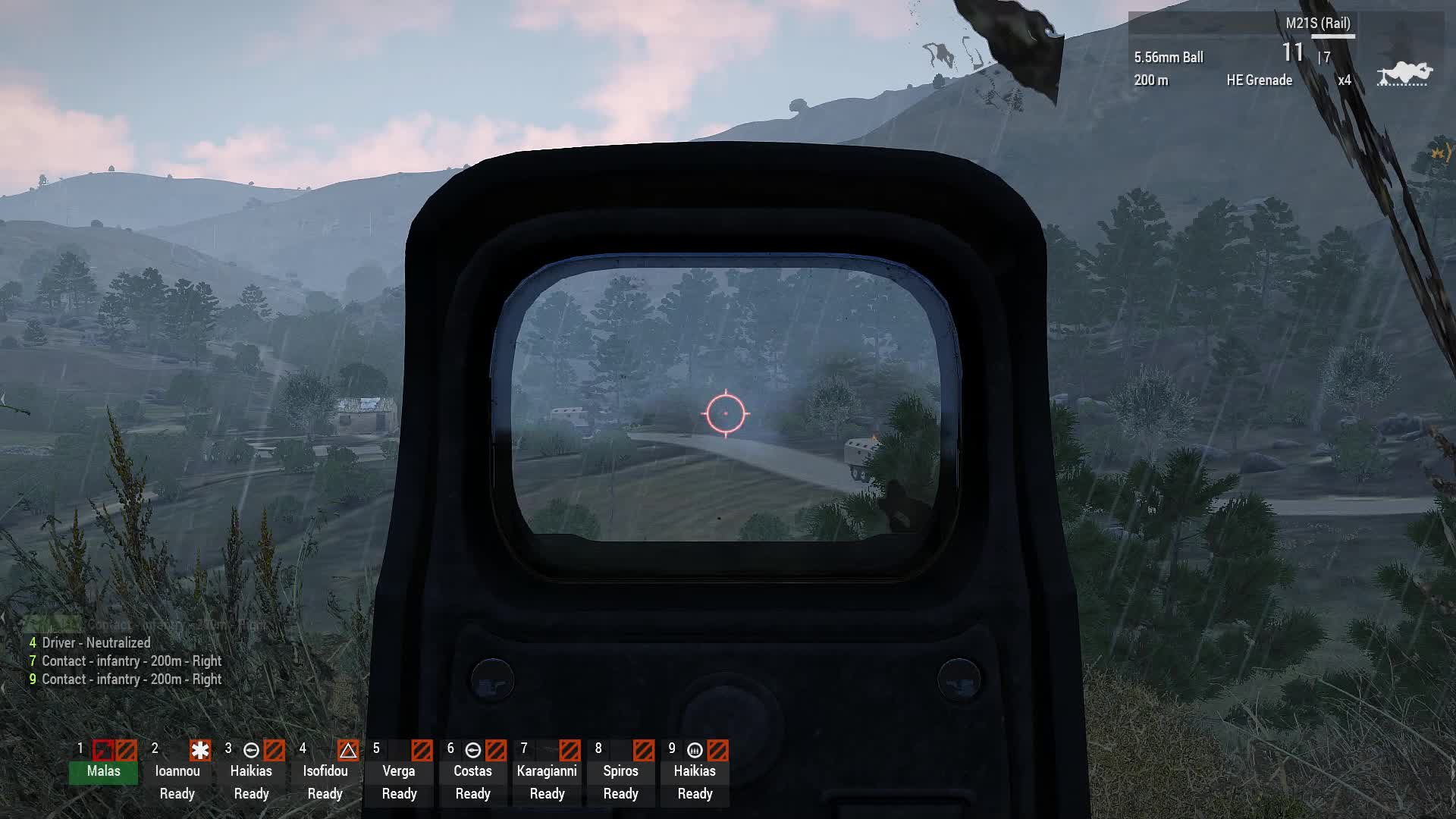The image size is (1456, 819).
Task: Select squad member Spiros
Action: click(620, 771)
